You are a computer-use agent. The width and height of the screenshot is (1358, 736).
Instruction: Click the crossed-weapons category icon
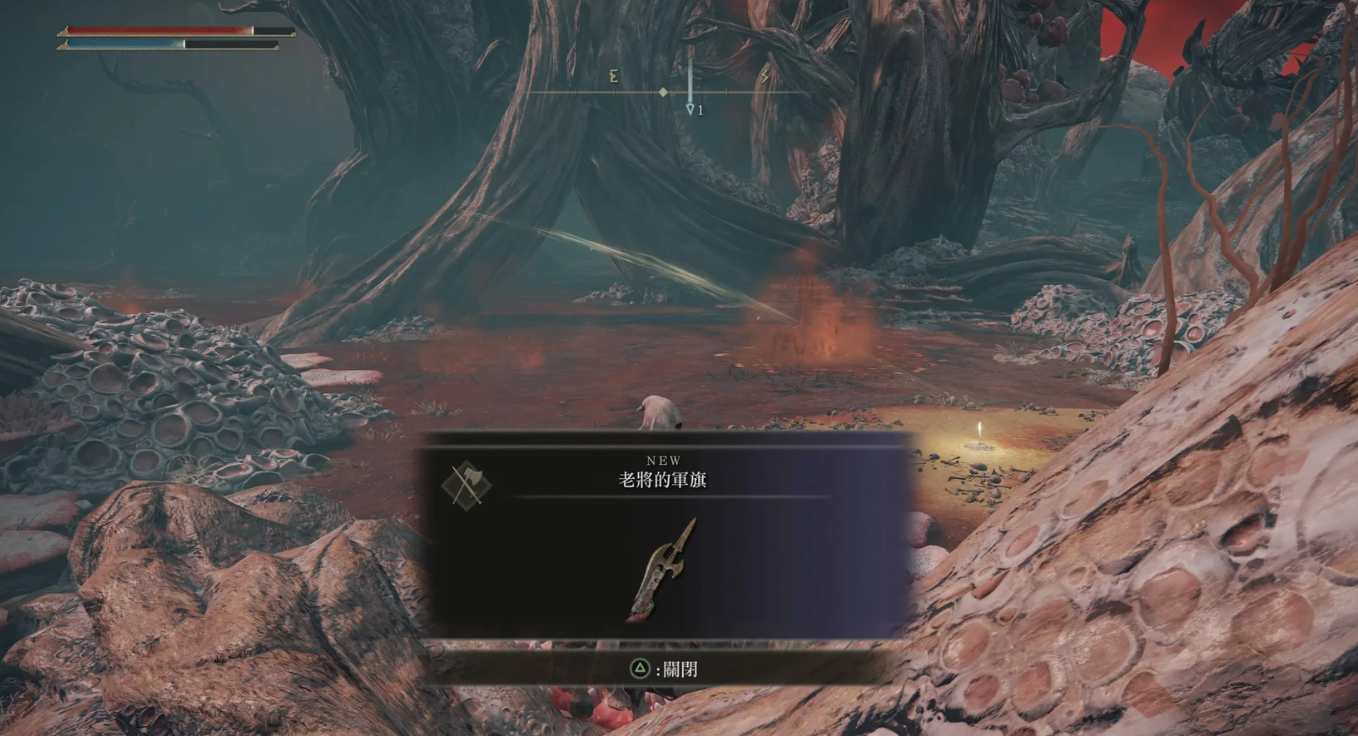(466, 485)
